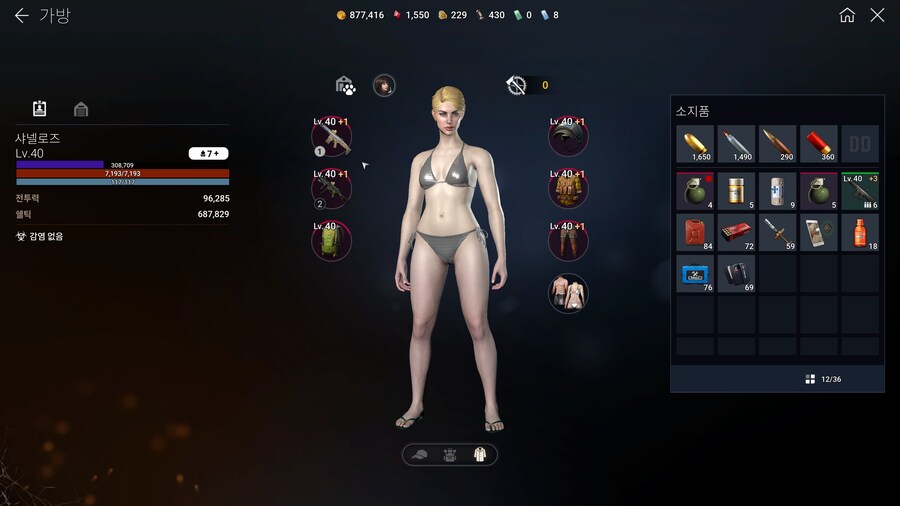Viewport: 900px width, 506px height.
Task: Return to the home screen via house icon
Action: pos(847,15)
